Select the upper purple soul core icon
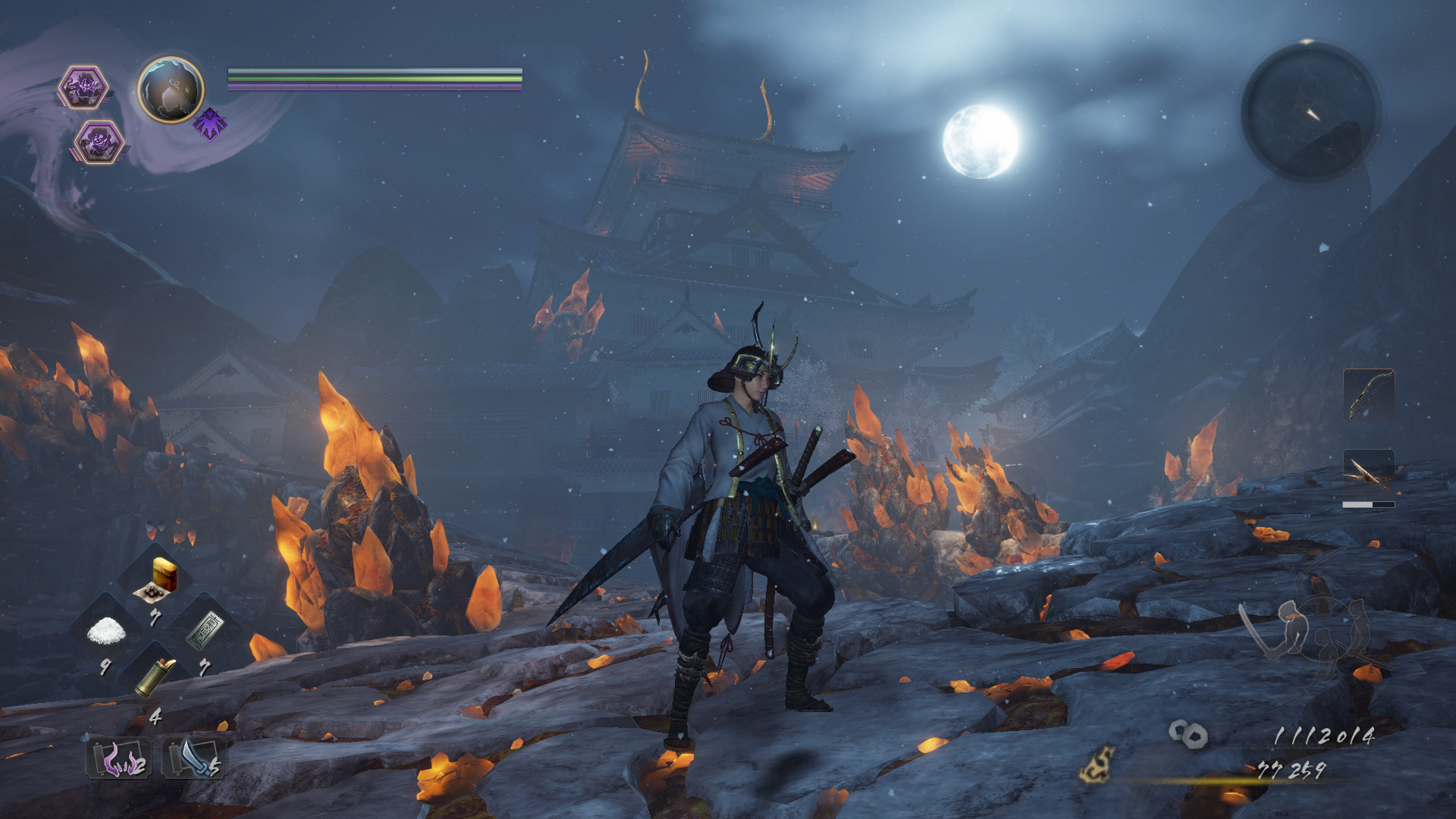Screen dimensions: 1456x819 point(83,86)
